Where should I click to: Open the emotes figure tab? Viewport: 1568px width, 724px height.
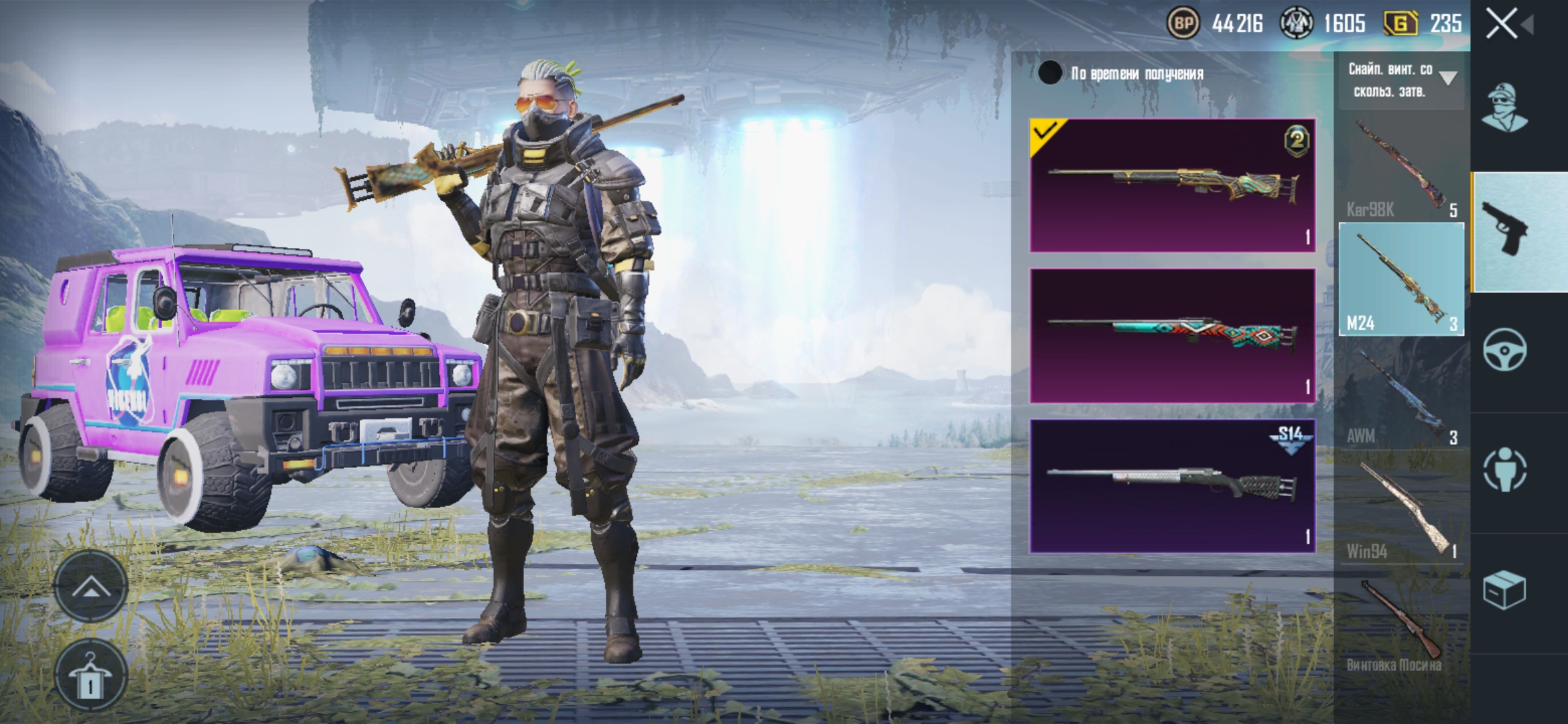1505,469
